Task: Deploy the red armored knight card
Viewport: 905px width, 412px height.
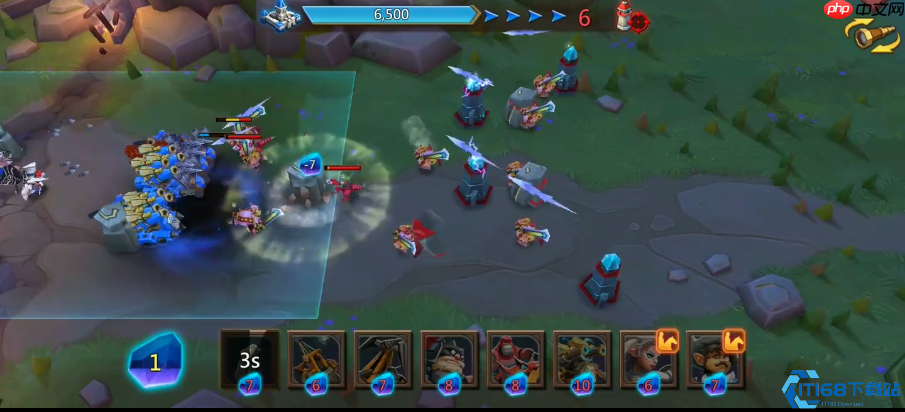Action: coord(516,360)
